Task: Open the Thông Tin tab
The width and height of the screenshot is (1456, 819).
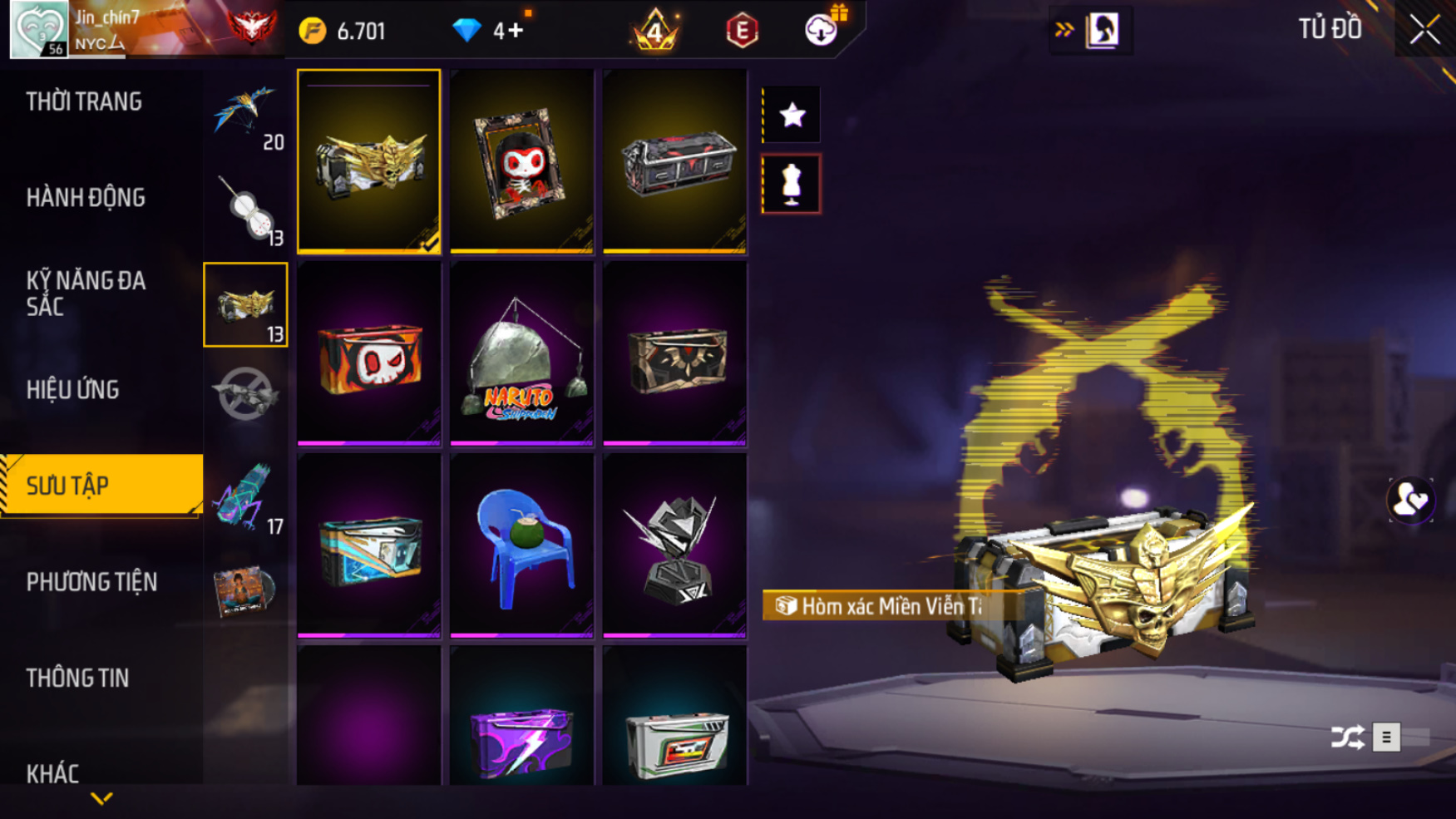Action: point(77,678)
